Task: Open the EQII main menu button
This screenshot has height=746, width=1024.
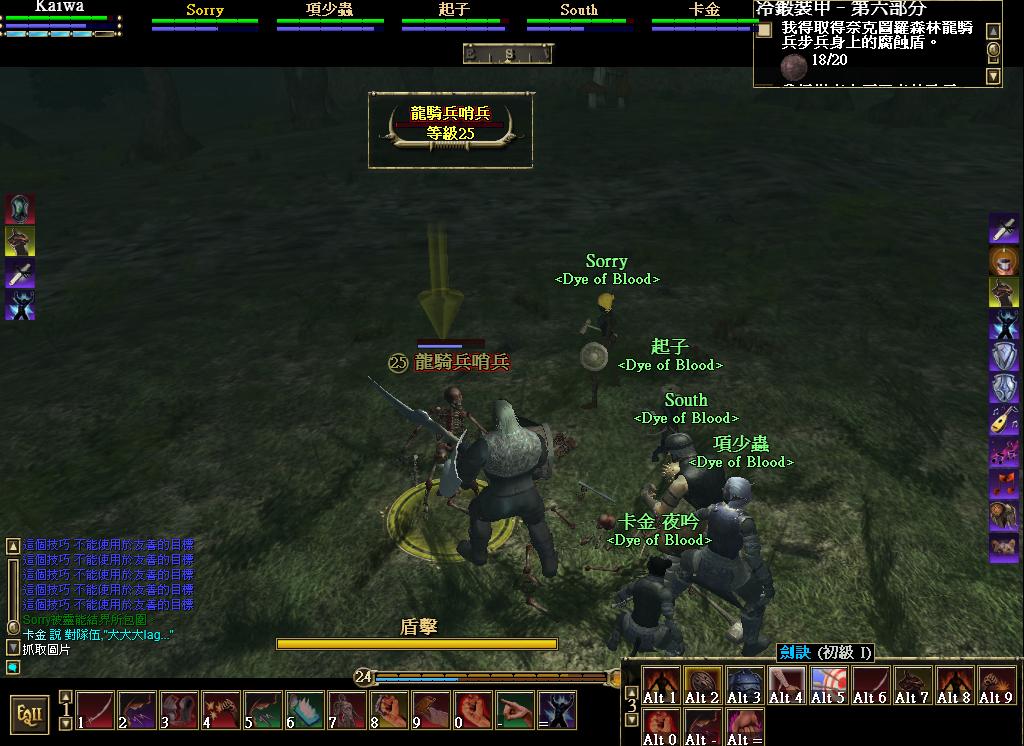Action: (x=29, y=713)
